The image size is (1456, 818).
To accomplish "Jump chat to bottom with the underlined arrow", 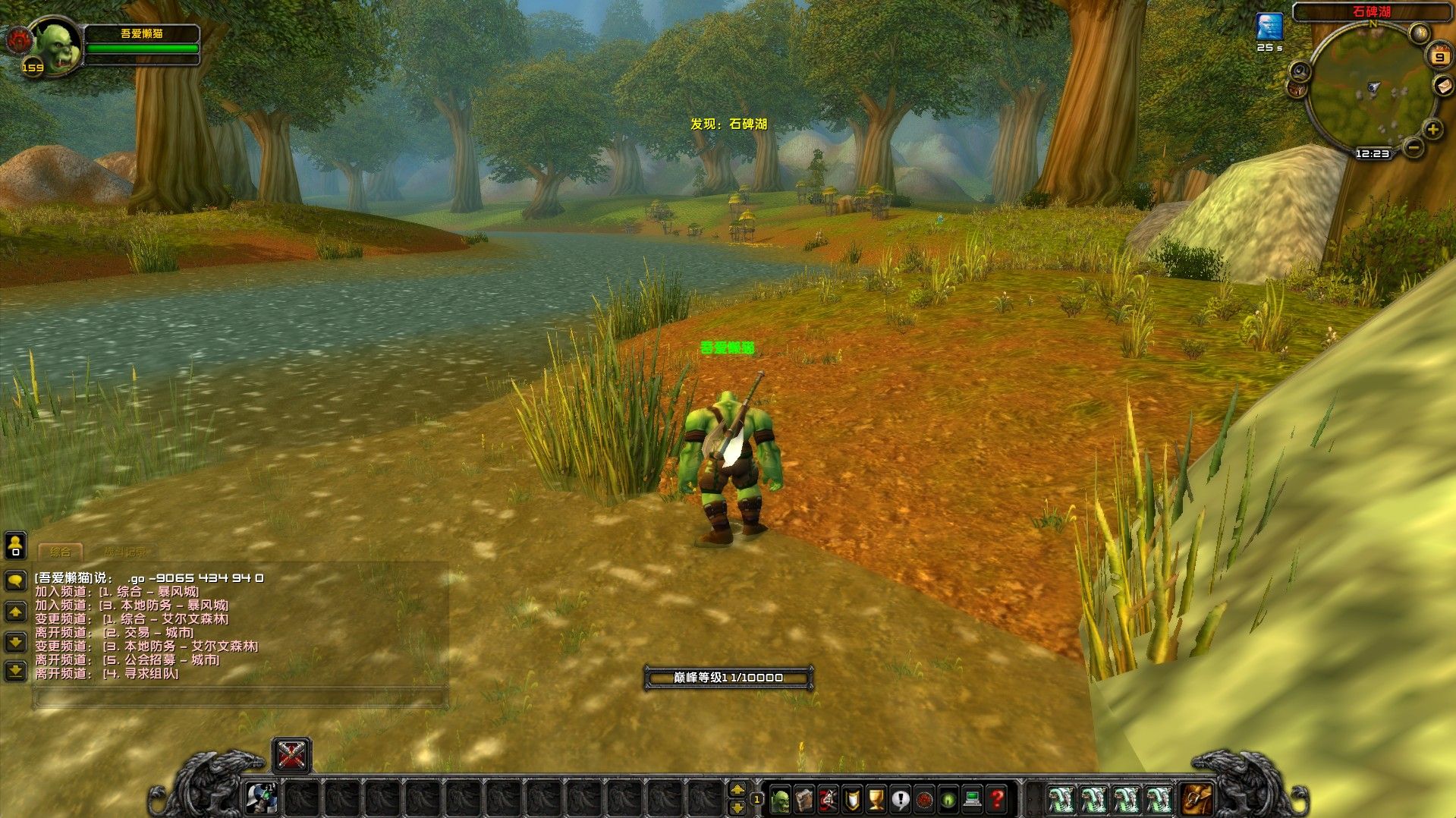I will (15, 671).
